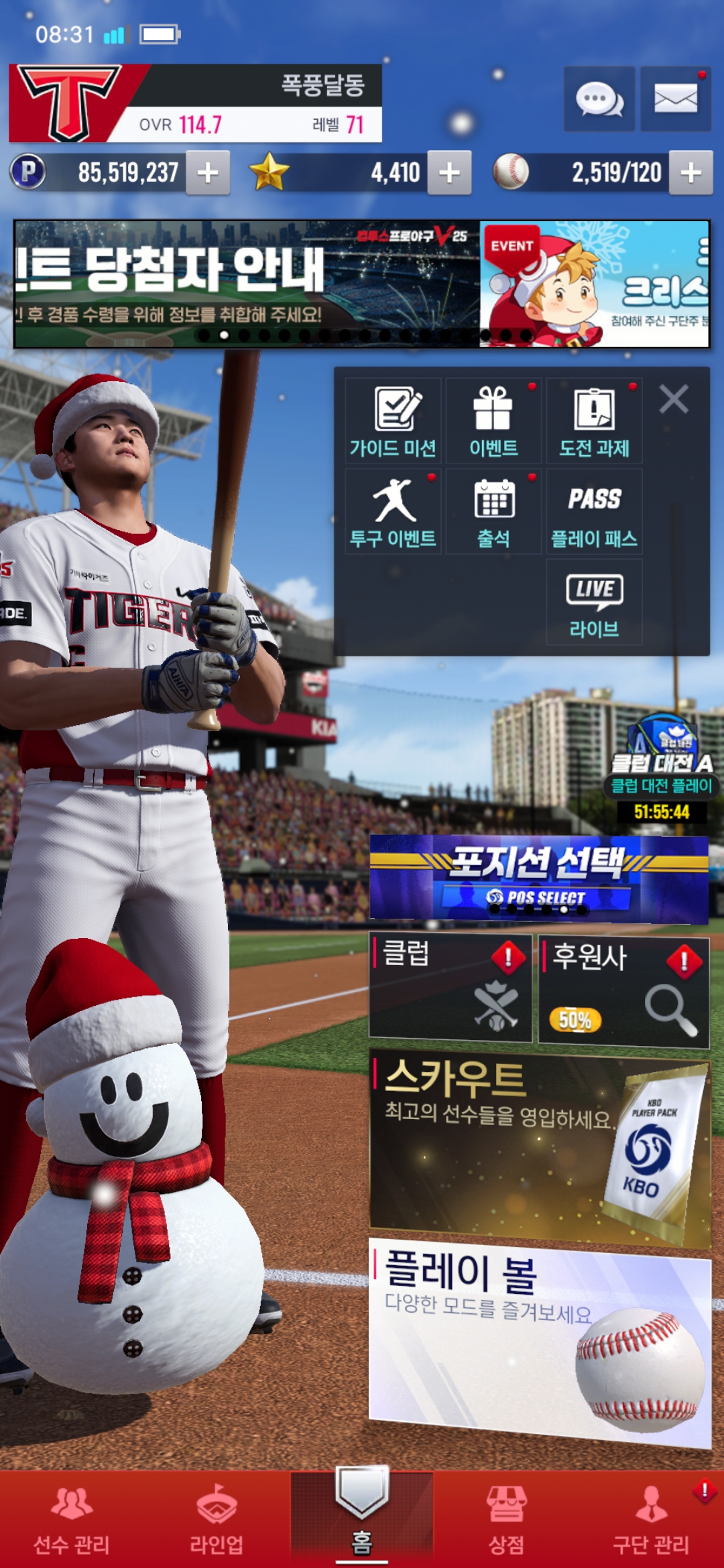Image resolution: width=724 pixels, height=1568 pixels.
Task: Open the 포지션 선택 banner
Action: (x=539, y=878)
